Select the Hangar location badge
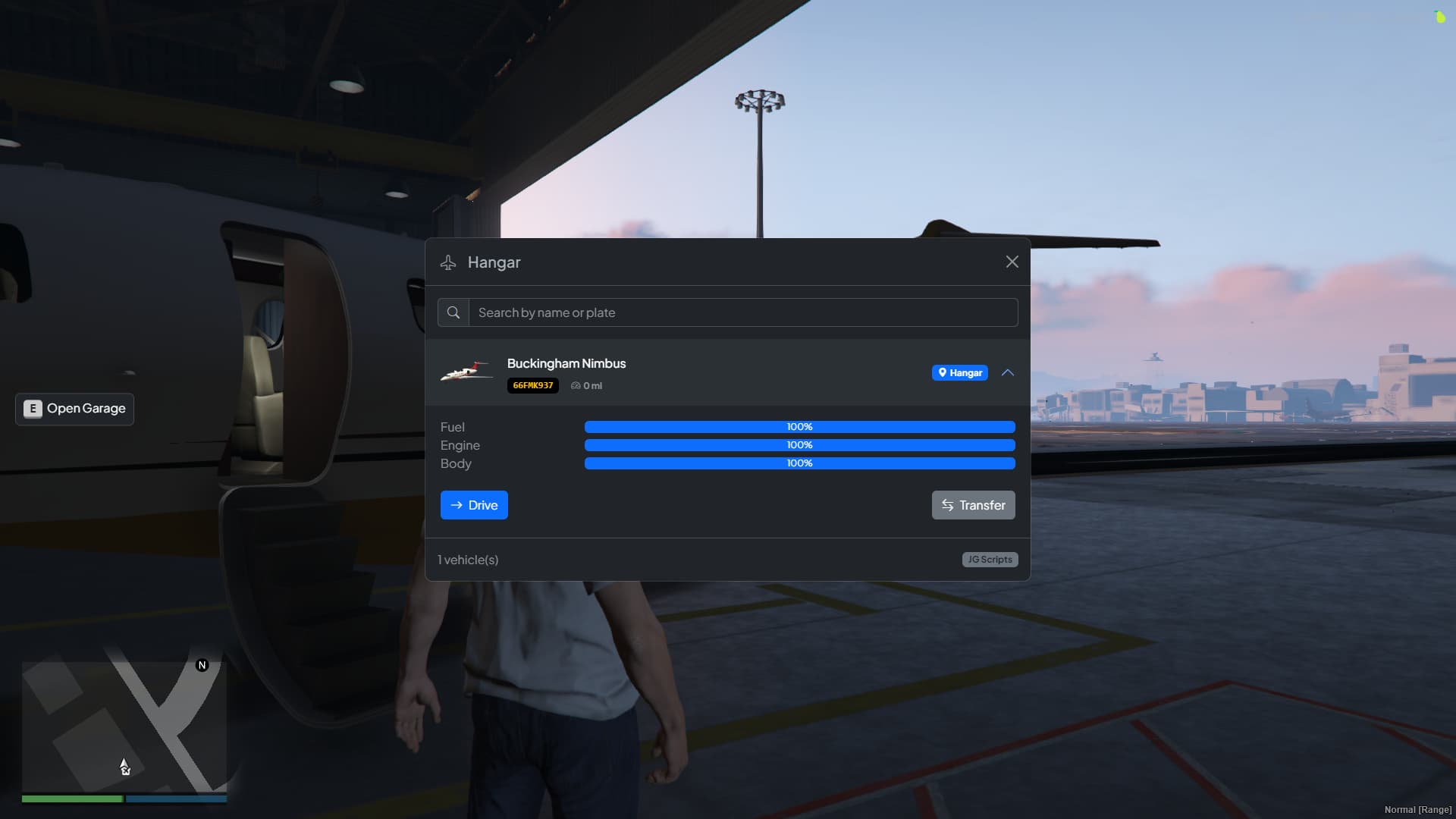Screen dimensions: 1456x819 click(x=959, y=372)
